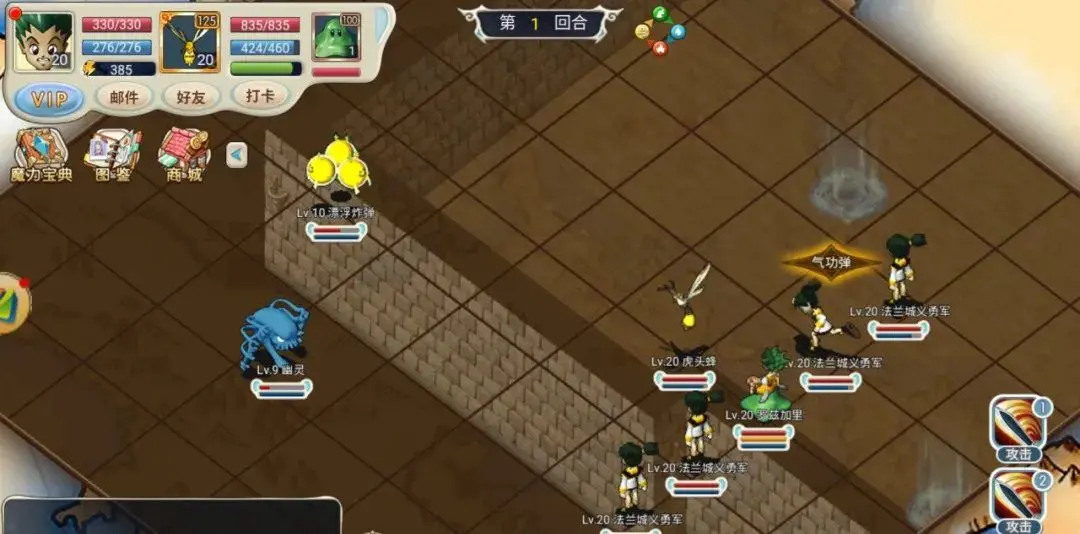Screen dimensions: 1080x534
Task: Select the green slime portrait
Action: 336,38
